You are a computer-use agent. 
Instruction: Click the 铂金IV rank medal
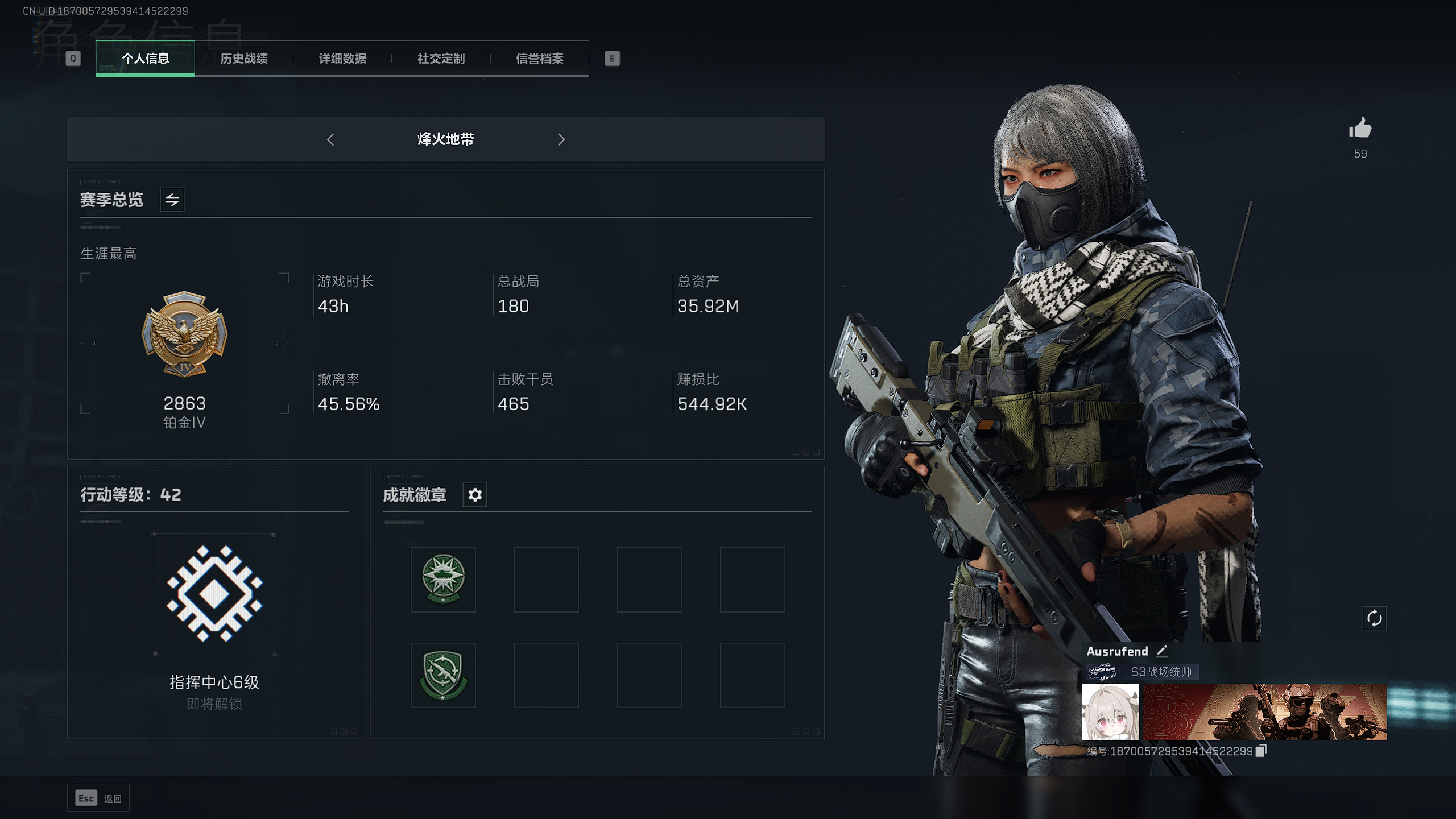pyautogui.click(x=184, y=334)
